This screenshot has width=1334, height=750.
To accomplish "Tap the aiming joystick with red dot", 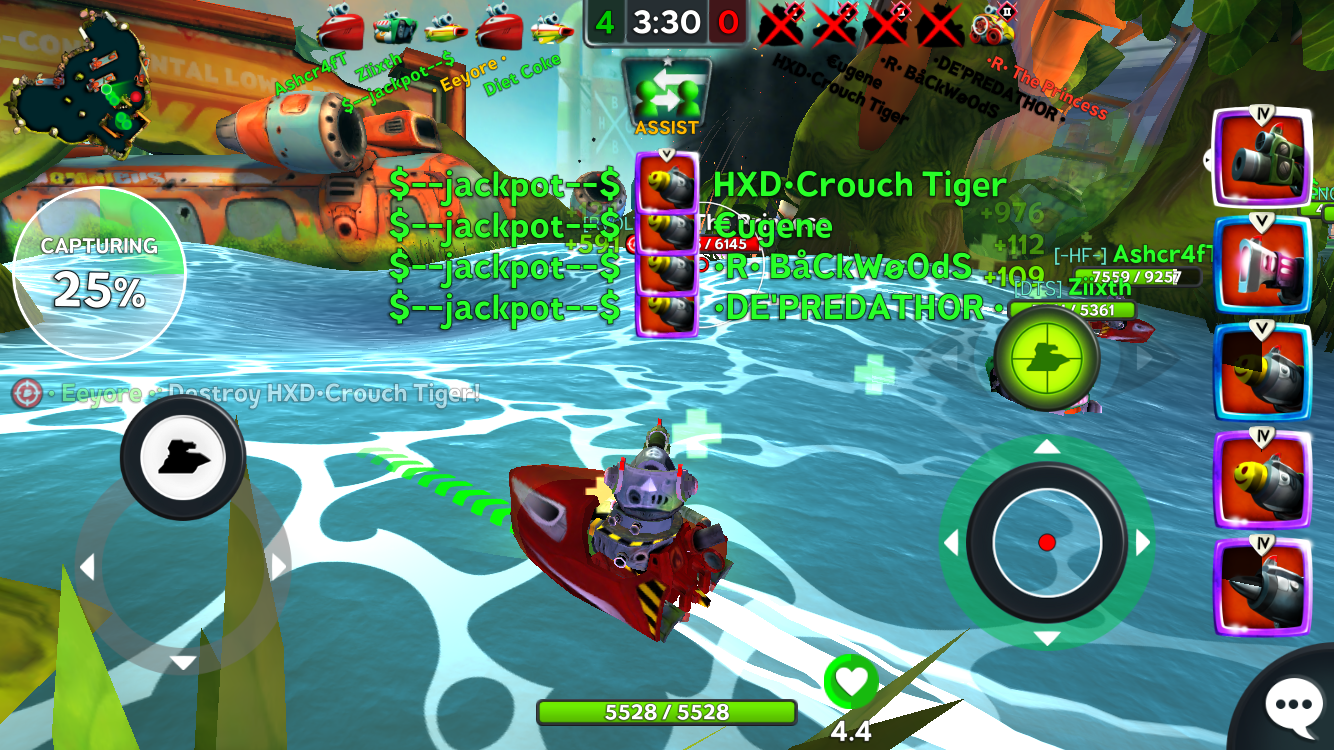I will click(x=1047, y=542).
